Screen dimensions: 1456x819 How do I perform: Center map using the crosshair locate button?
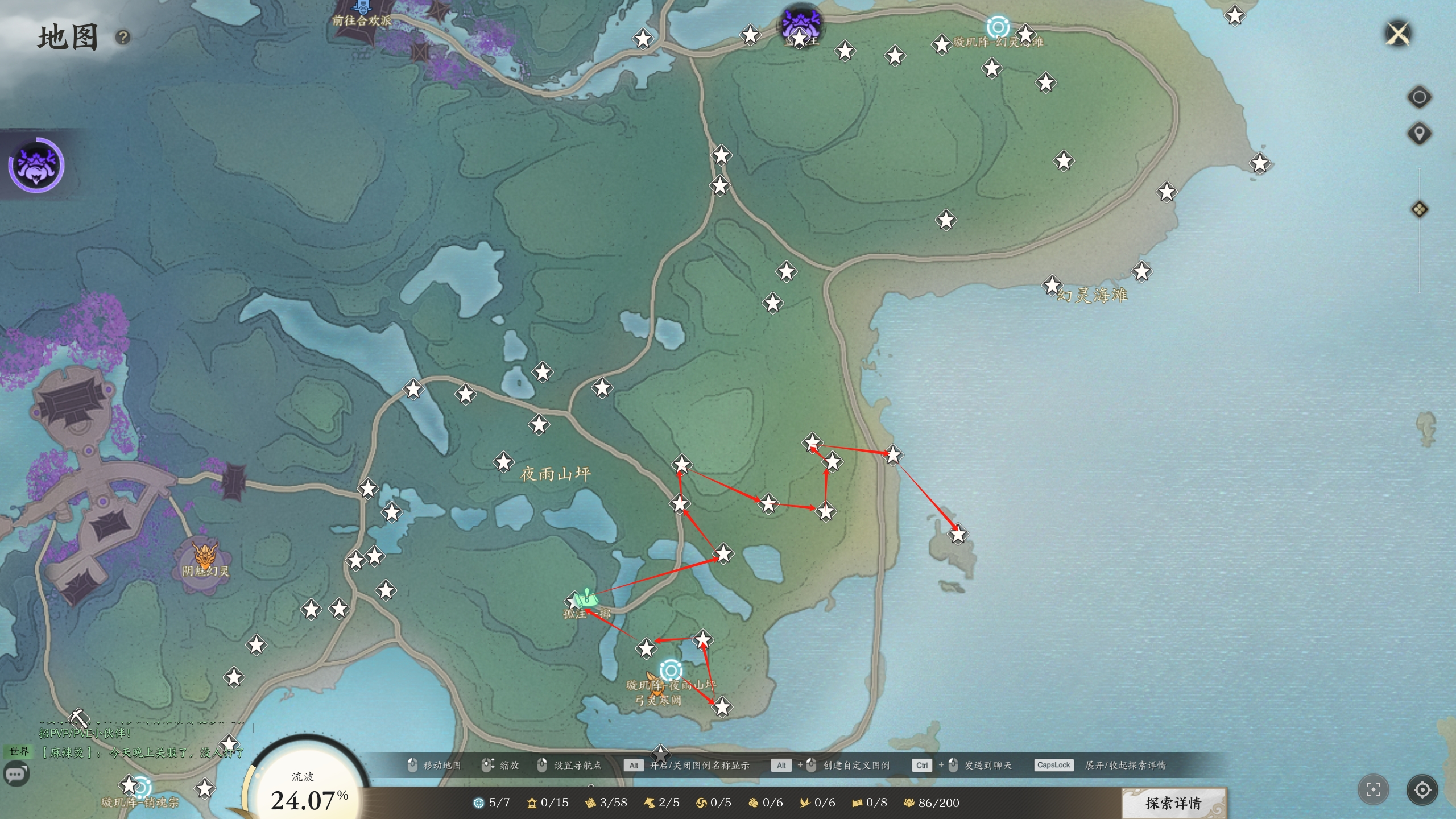1422,789
